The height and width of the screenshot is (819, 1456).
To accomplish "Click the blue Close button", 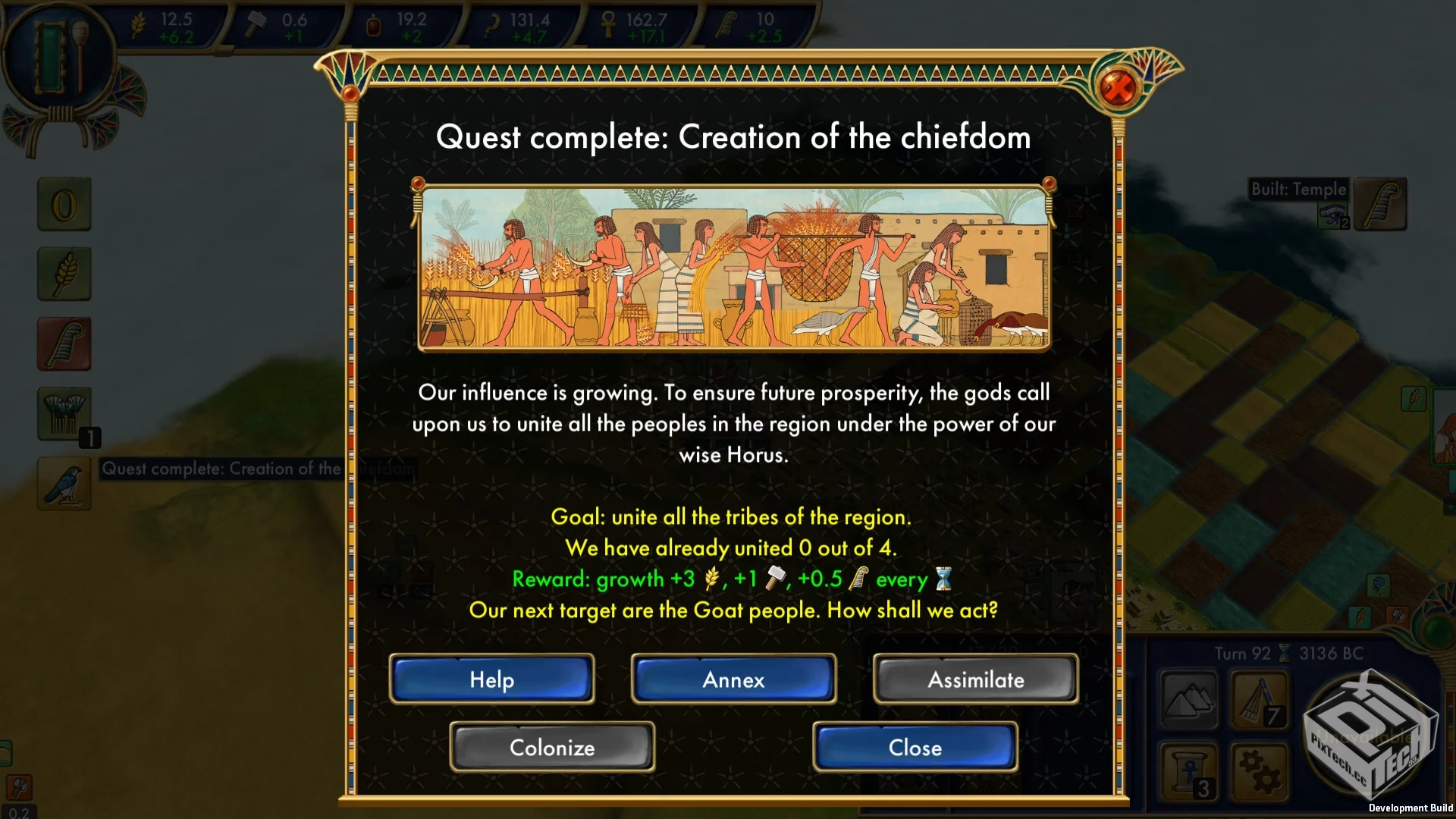I will [915, 747].
